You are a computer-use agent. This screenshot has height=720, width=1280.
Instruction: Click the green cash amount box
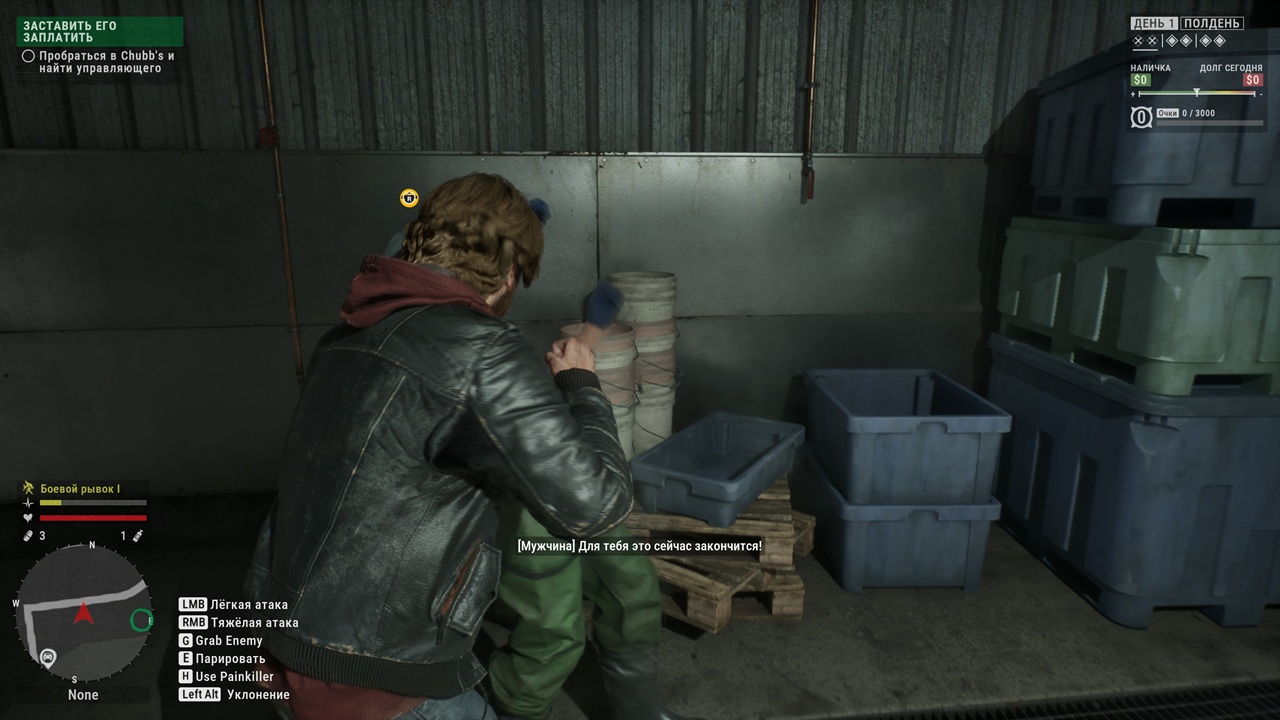tap(1141, 80)
